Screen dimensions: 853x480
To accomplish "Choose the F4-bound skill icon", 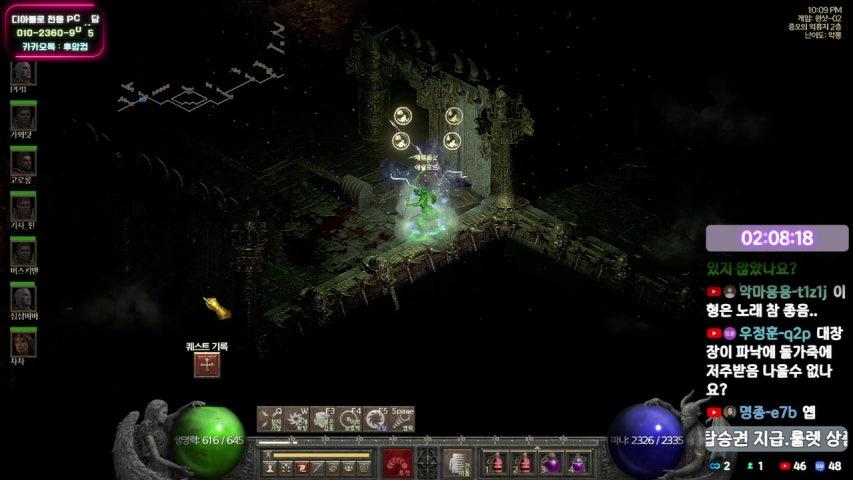I will [349, 418].
